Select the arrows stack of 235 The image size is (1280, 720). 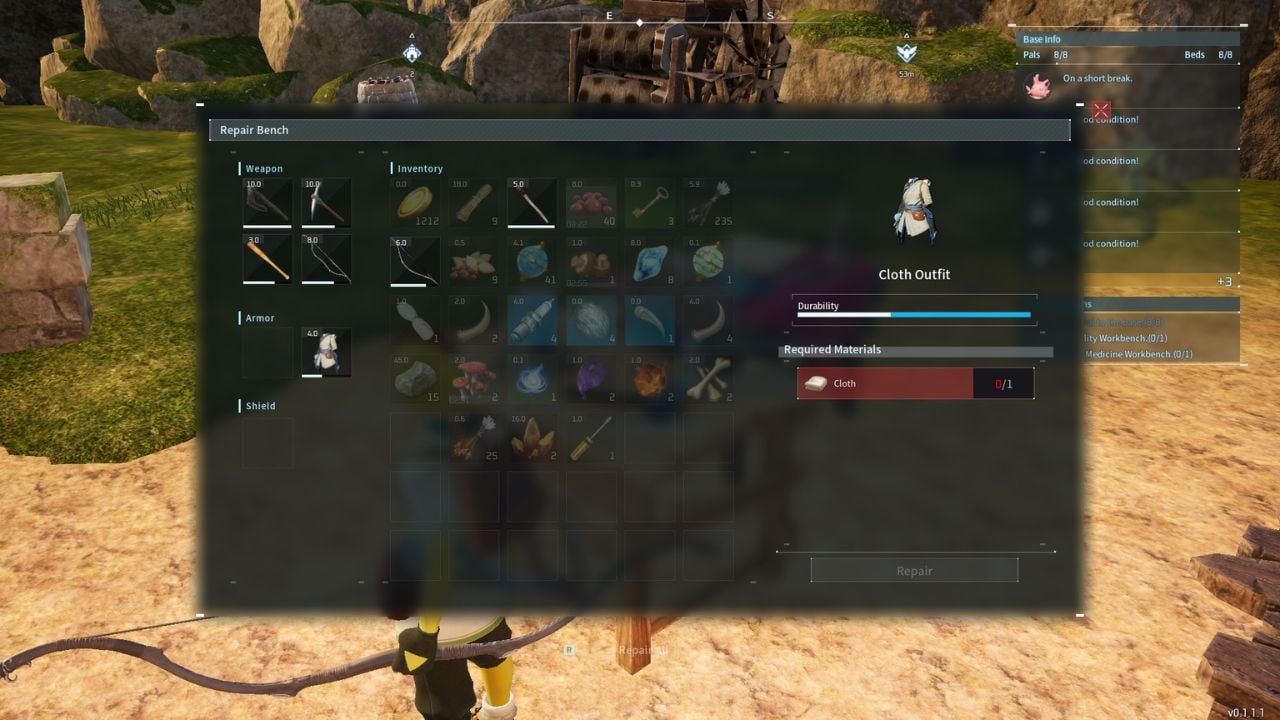pos(710,202)
